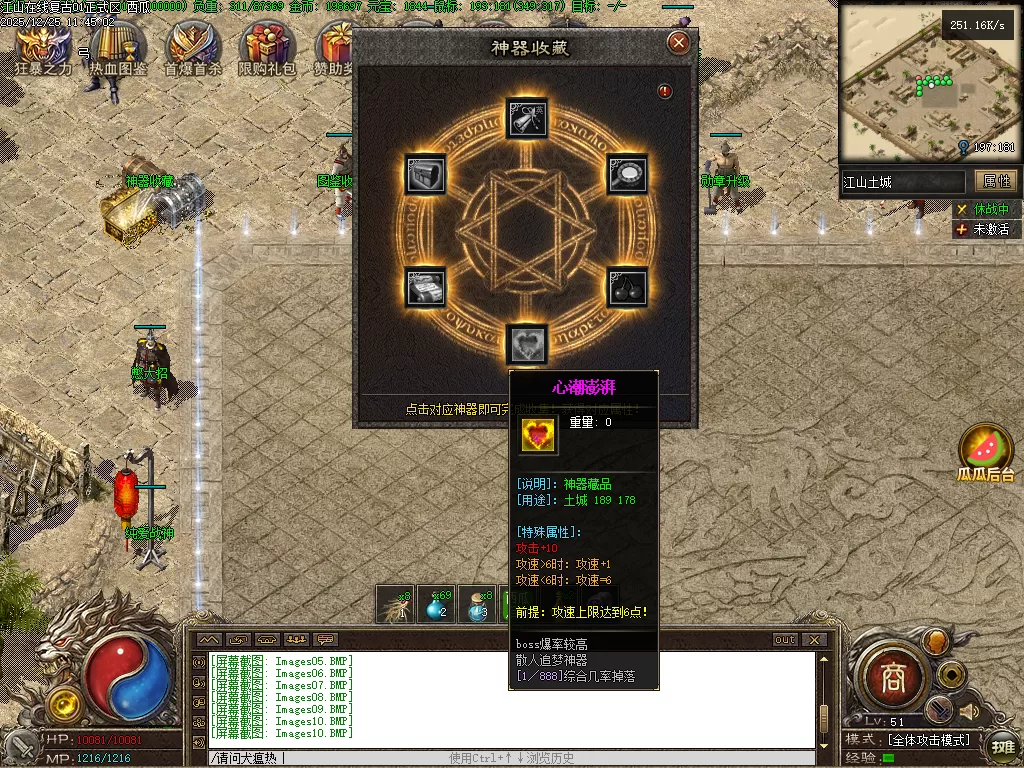Open the 首爆首杀 first-kill rewards
Image resolution: width=1024 pixels, height=768 pixels.
click(193, 48)
